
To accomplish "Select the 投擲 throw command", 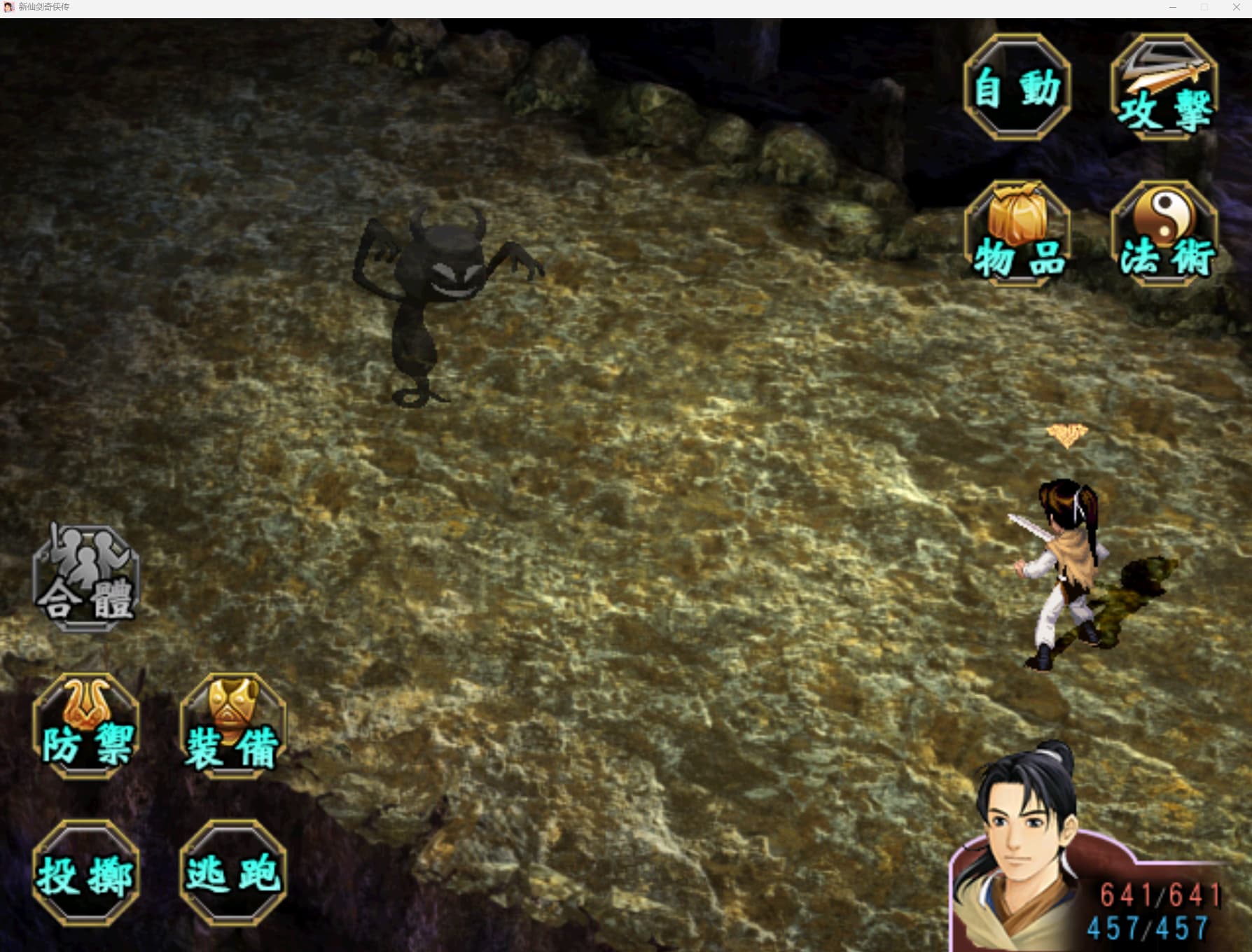I will click(x=86, y=874).
